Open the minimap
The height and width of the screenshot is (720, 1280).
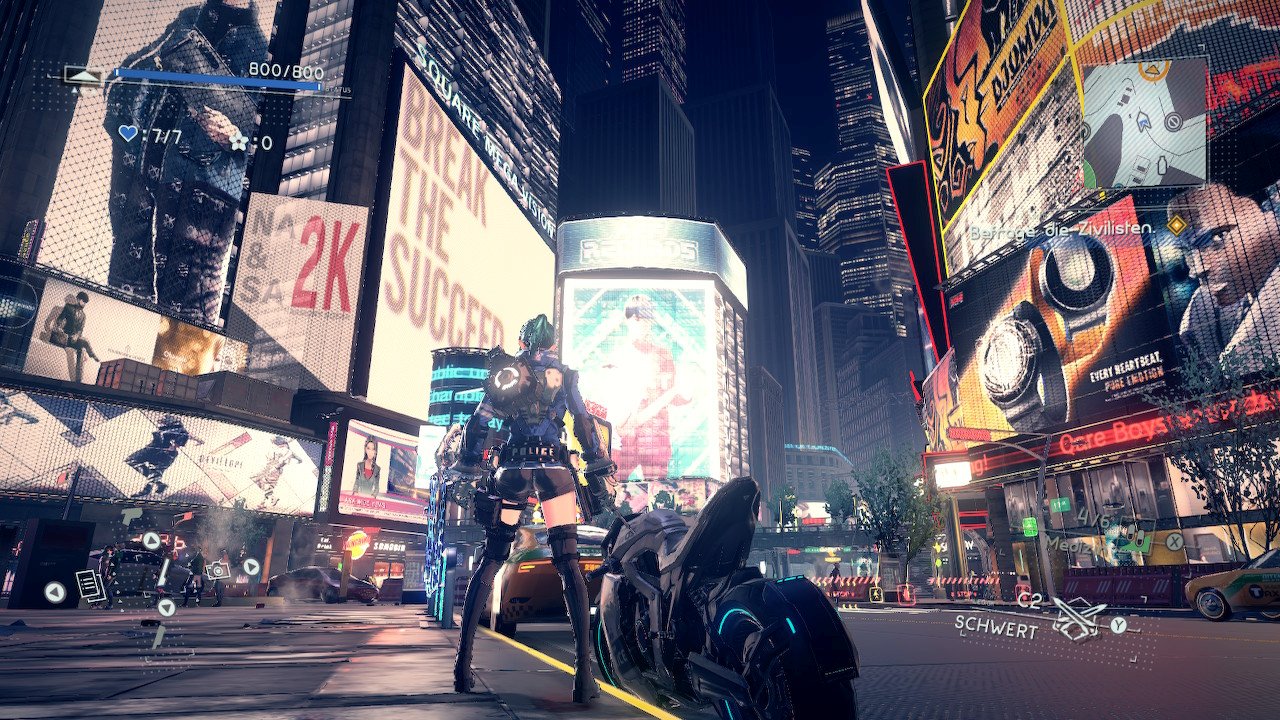1144,122
